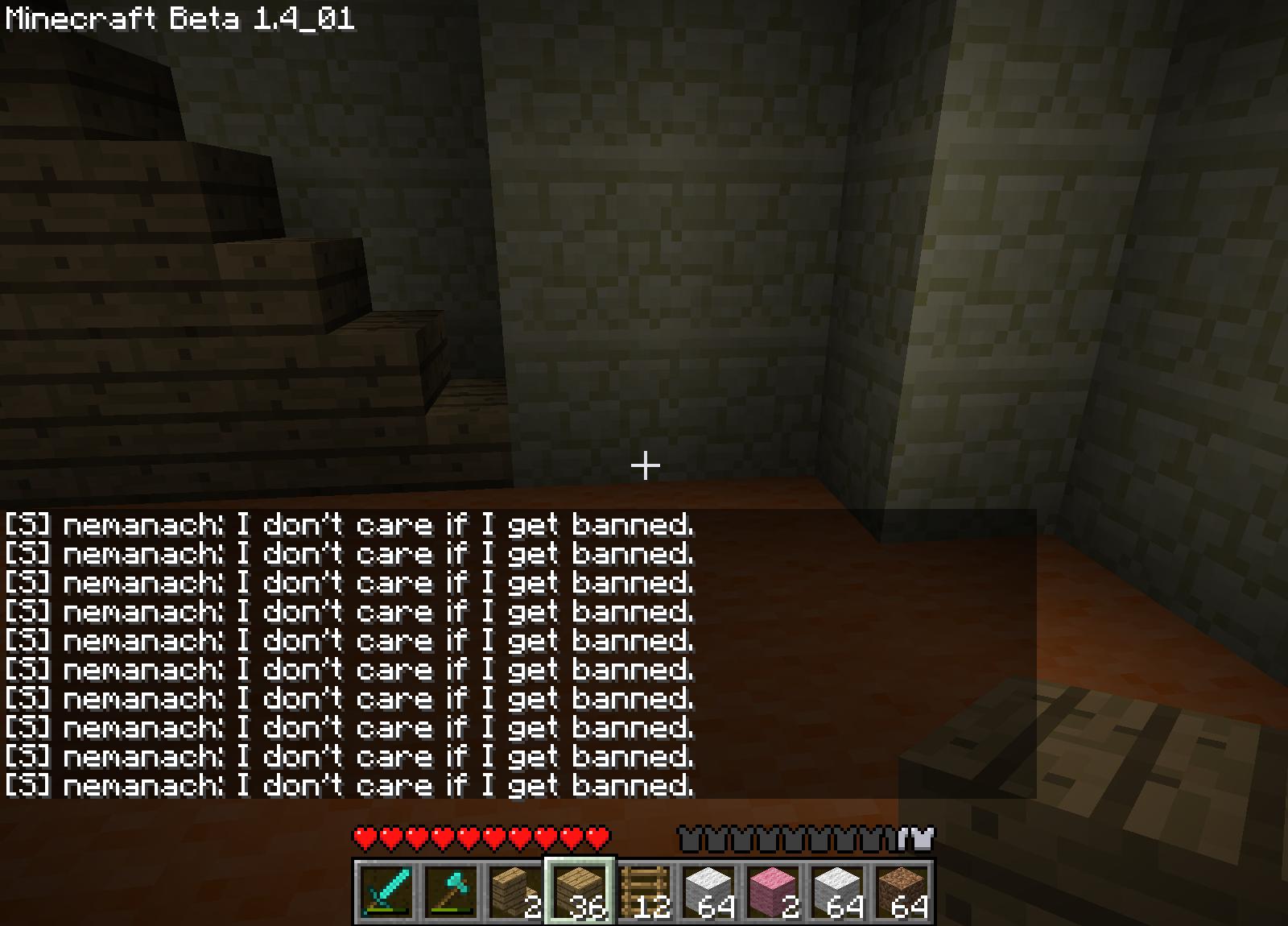Select the pink wool hotbar slot
This screenshot has height=926, width=1288.
coord(773,891)
